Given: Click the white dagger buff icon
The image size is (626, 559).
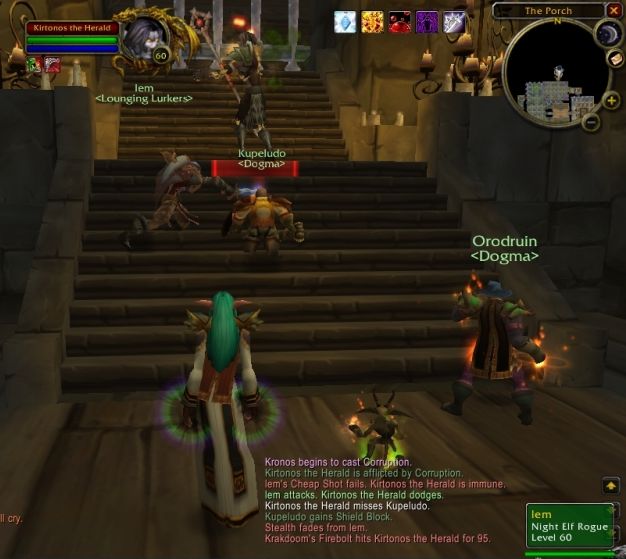Looking at the screenshot, I should [454, 22].
